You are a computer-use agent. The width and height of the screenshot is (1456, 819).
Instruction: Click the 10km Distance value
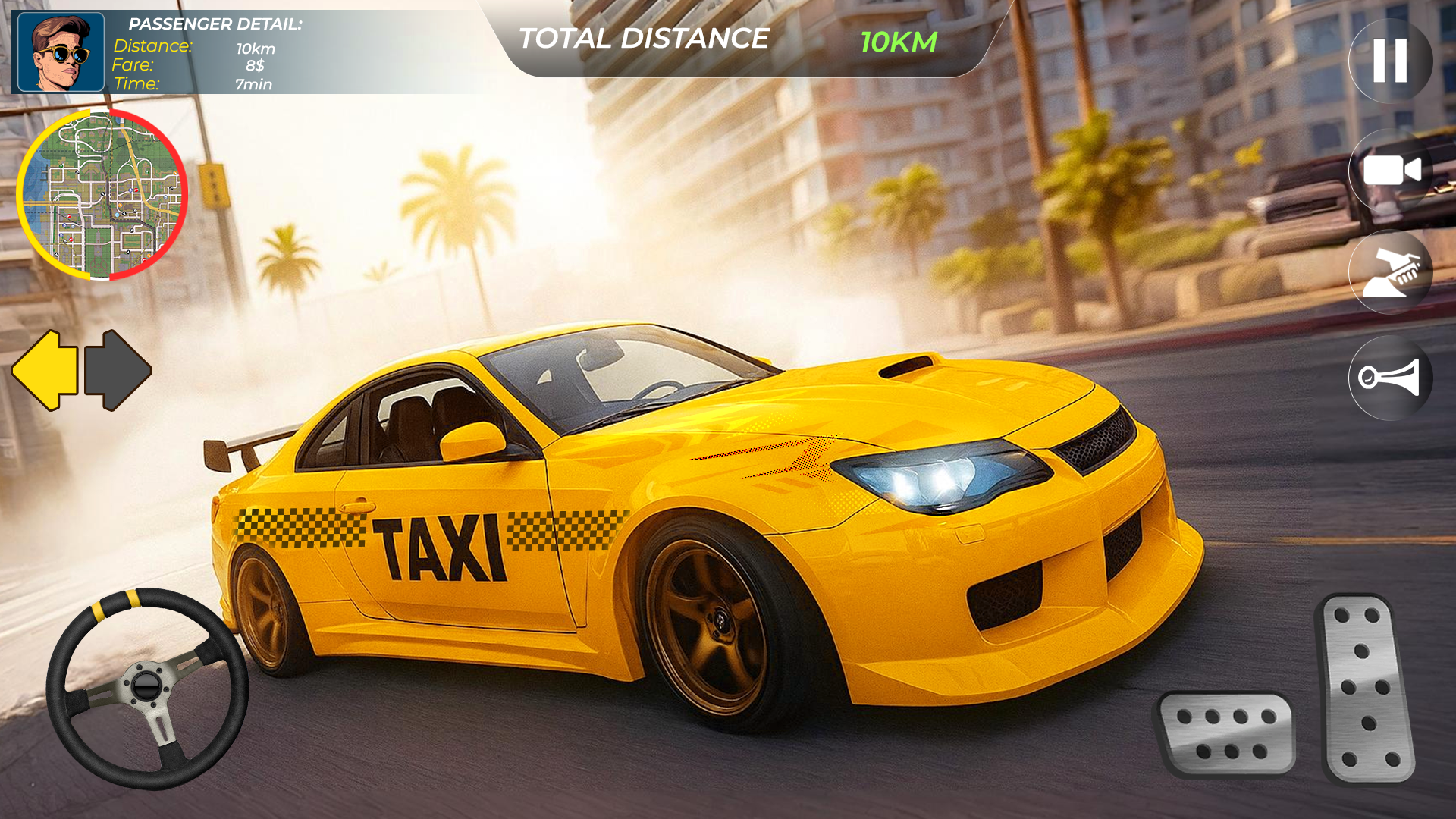[254, 48]
